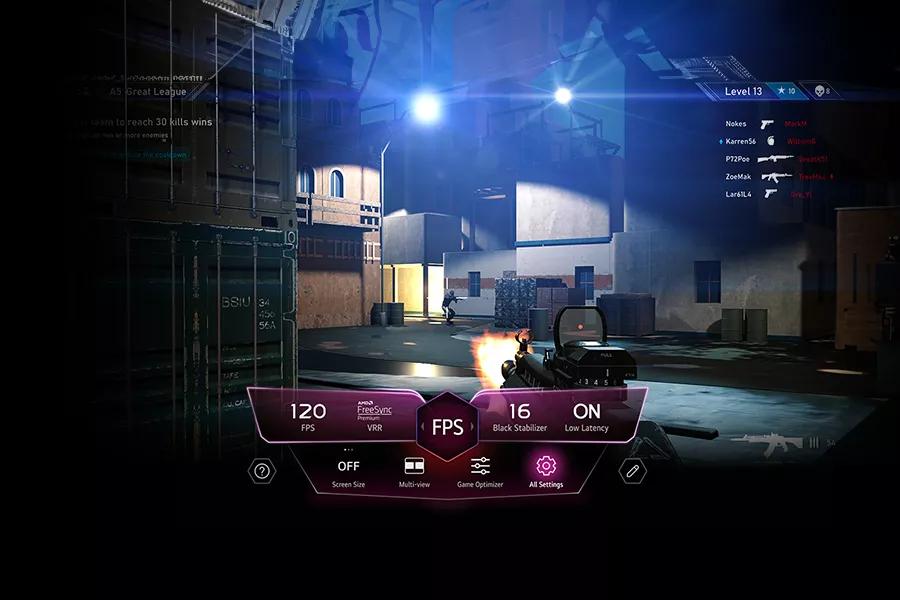Select the Multi-view option

coord(414,471)
